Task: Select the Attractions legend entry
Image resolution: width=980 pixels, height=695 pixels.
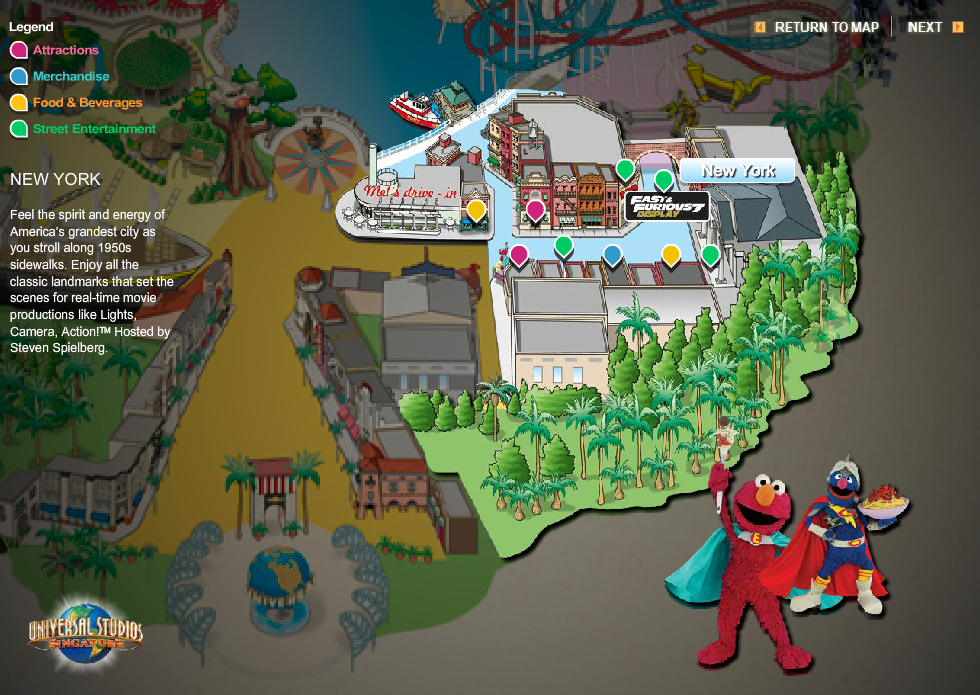Action: tap(65, 50)
